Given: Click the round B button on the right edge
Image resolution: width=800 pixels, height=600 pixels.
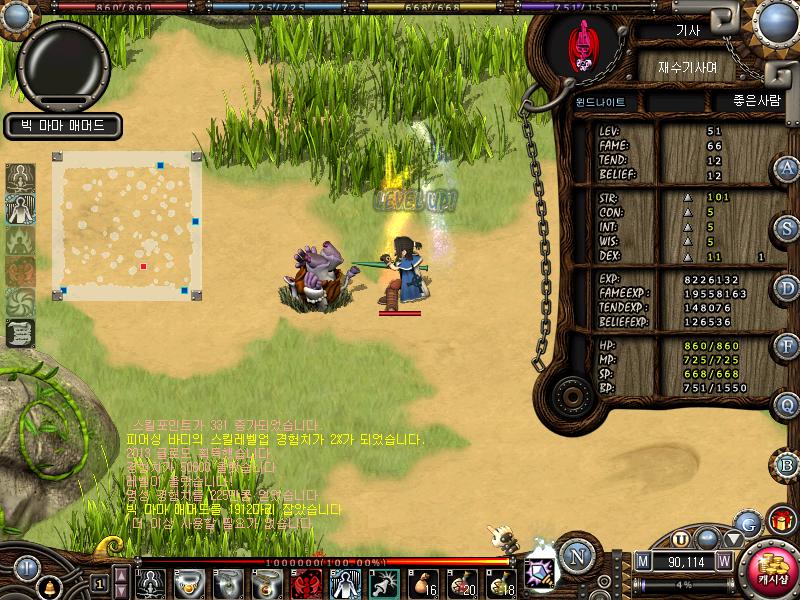Looking at the screenshot, I should [788, 464].
